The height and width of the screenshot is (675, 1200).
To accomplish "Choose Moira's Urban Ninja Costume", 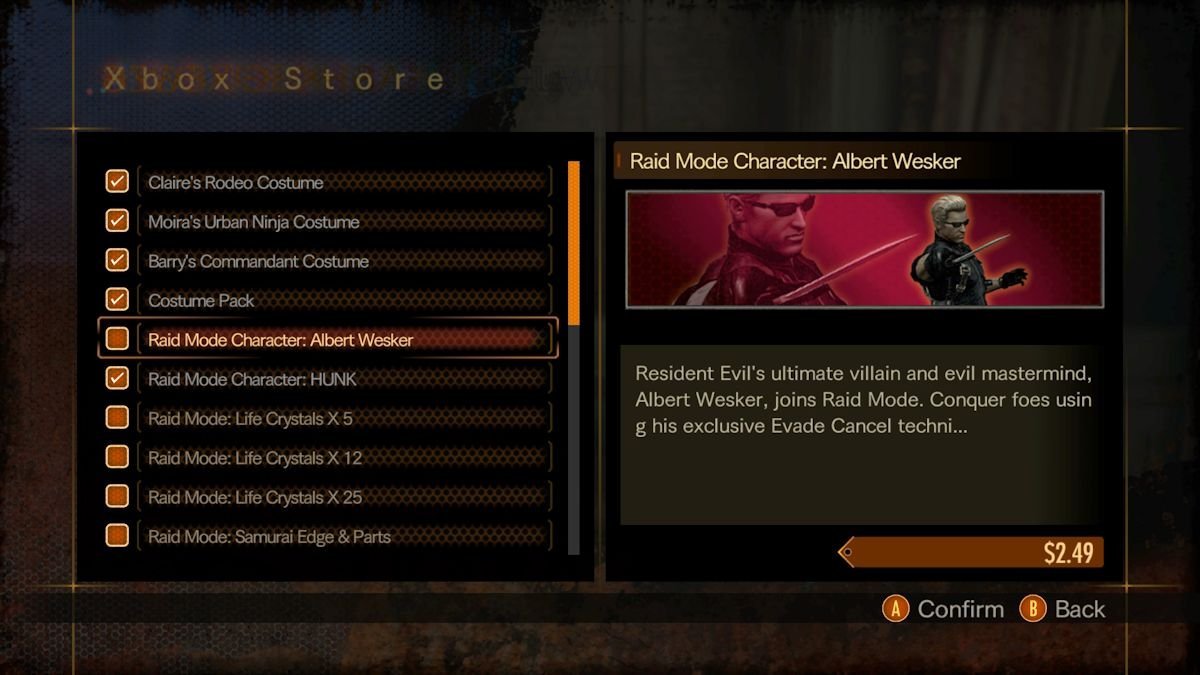I will [x=343, y=222].
